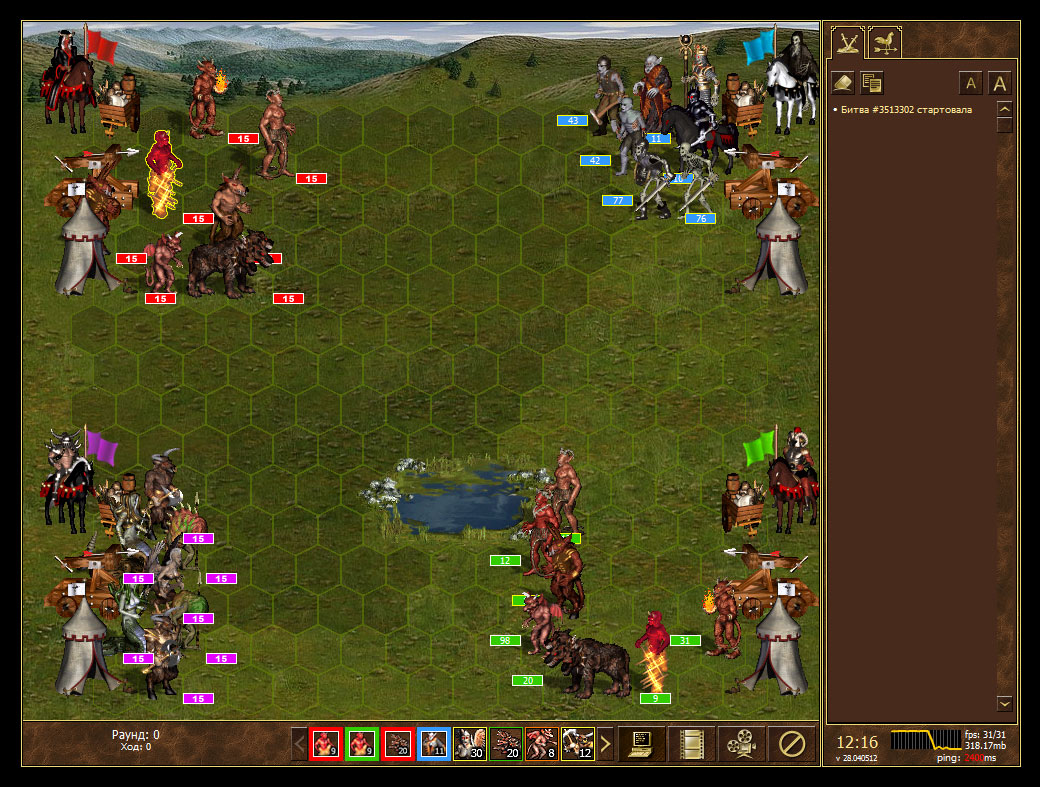Select the orange-framed demon portrait numbered 8
The height and width of the screenshot is (787, 1040).
tap(541, 744)
